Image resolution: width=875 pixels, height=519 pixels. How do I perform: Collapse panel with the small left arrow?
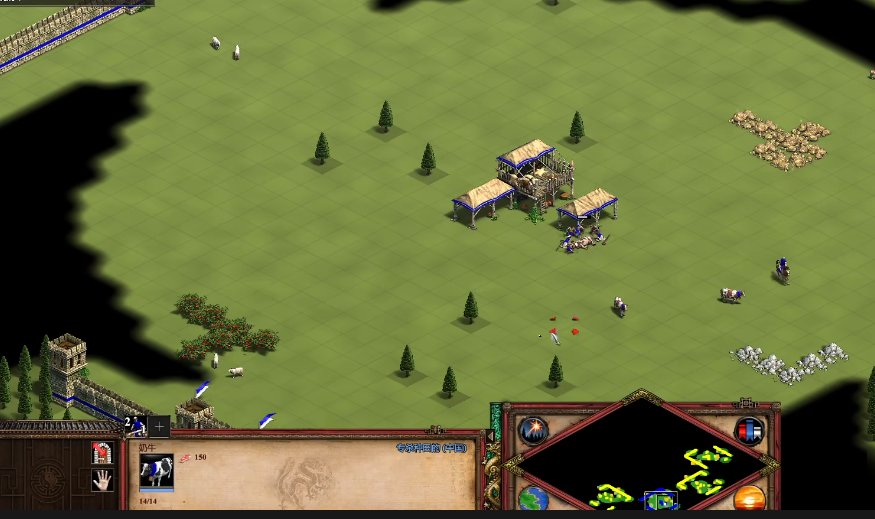pyautogui.click(x=491, y=436)
